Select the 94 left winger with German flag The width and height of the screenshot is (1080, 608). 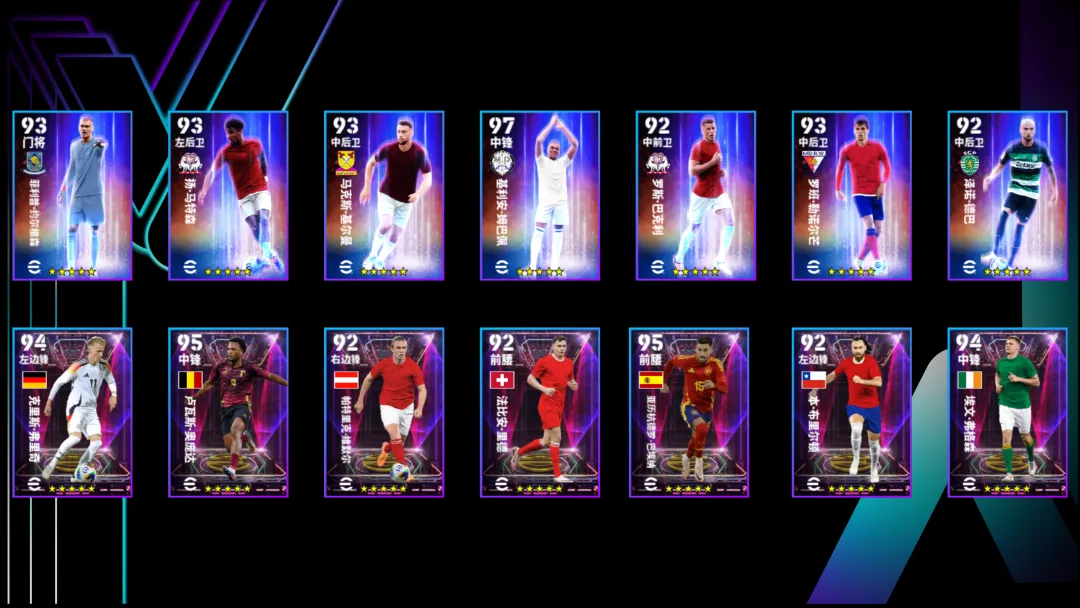(72, 412)
